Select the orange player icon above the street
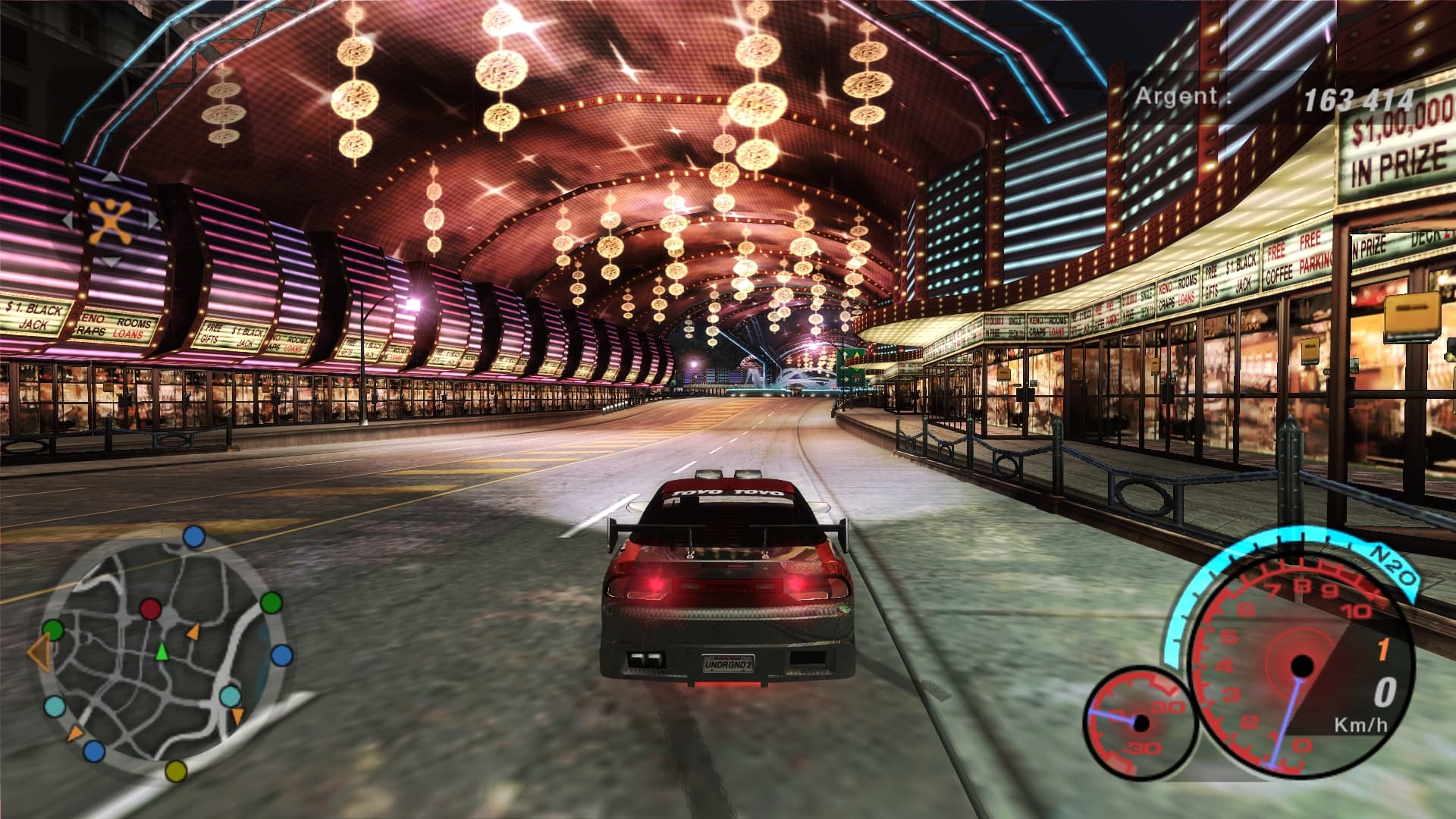The image size is (1456, 819). coord(109,222)
